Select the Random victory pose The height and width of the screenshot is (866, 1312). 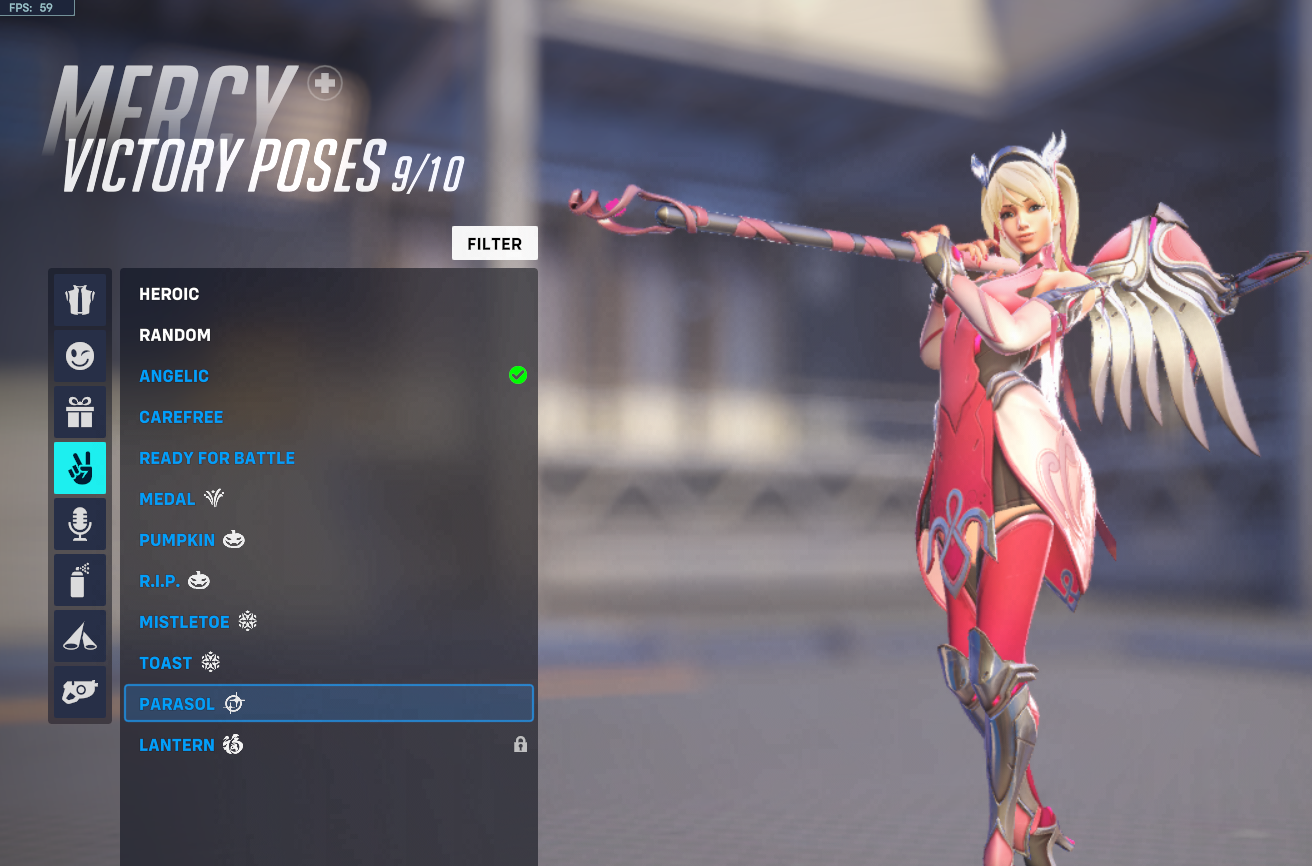175,334
